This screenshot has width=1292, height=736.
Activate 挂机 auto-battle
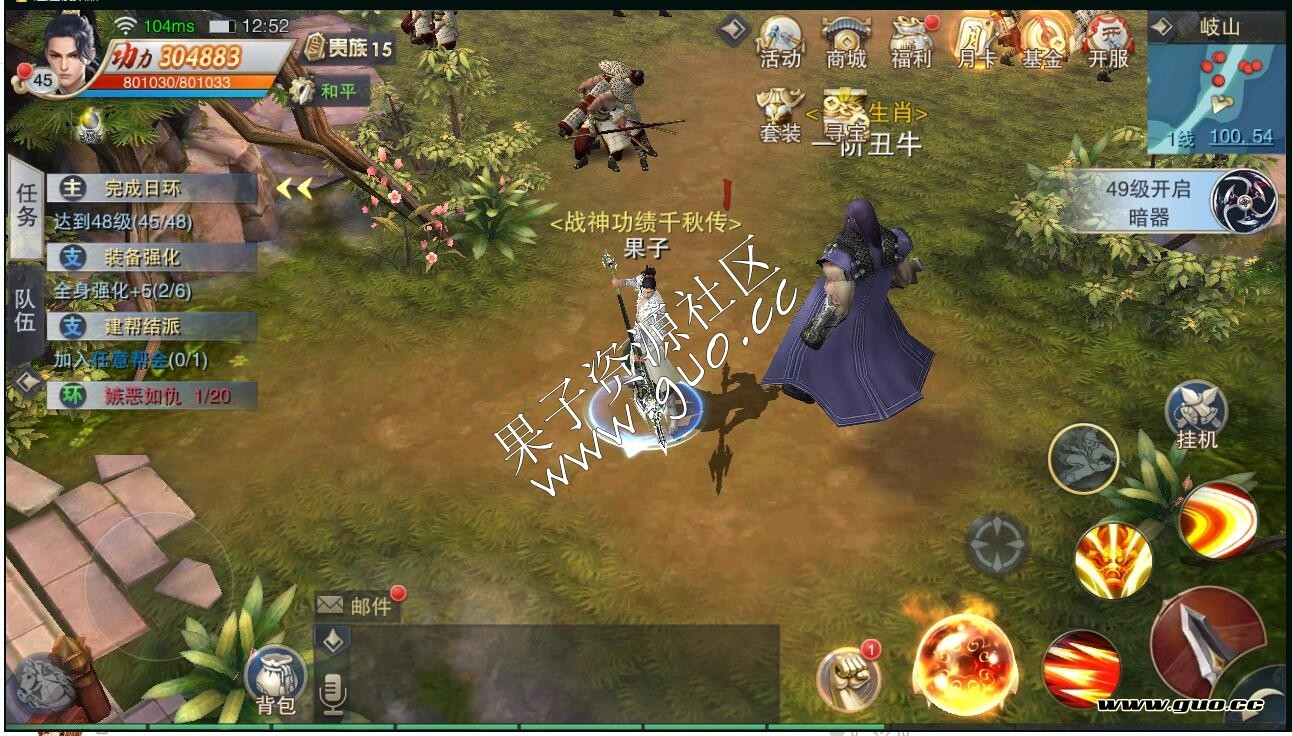point(1196,415)
